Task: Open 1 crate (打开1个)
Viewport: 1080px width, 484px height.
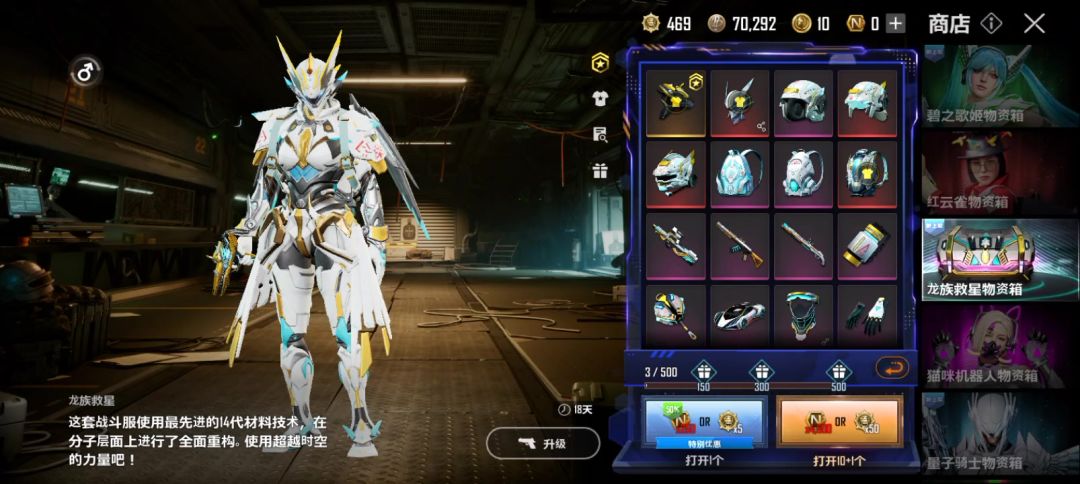Action: (x=704, y=423)
